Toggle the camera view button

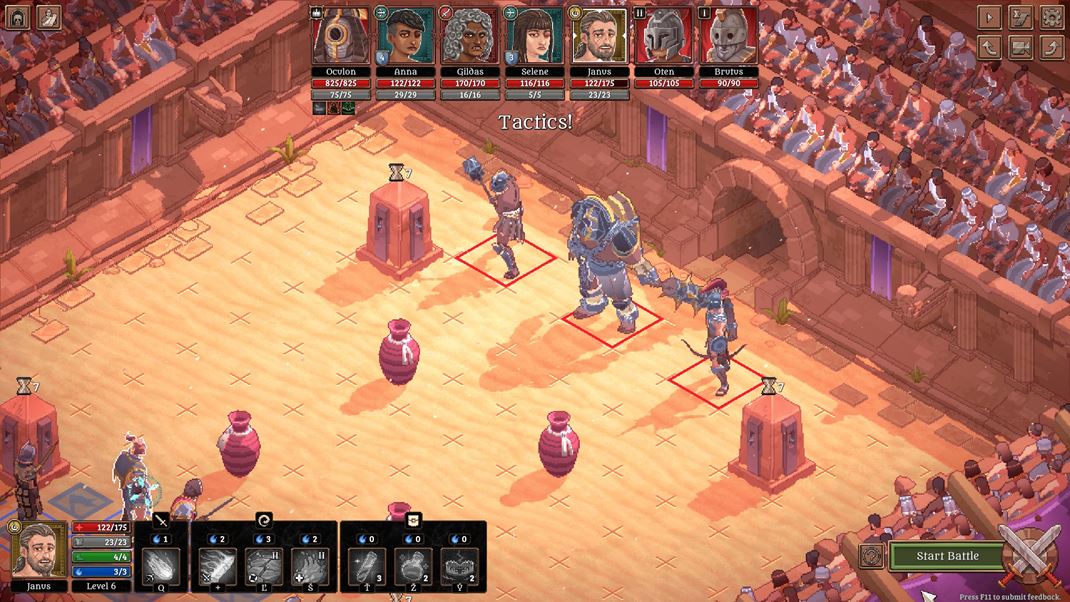(x=1020, y=47)
